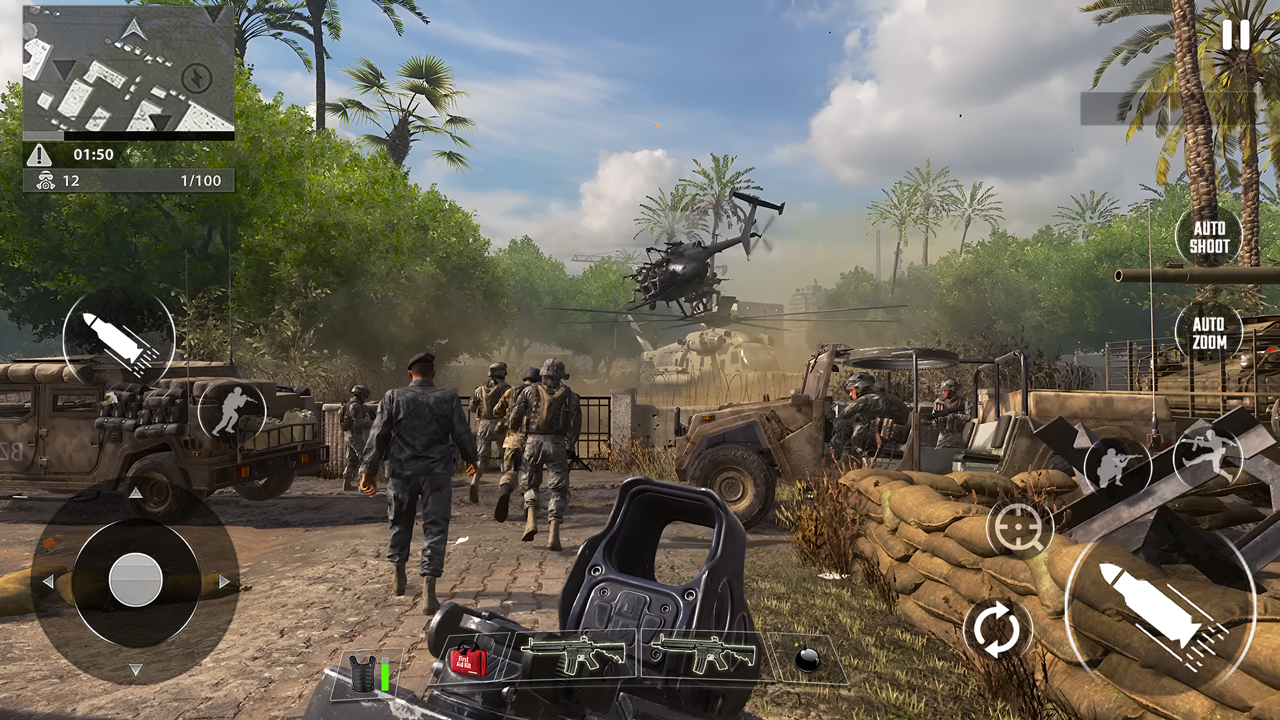
Task: Enable Auto Zoom mode
Action: [1209, 330]
